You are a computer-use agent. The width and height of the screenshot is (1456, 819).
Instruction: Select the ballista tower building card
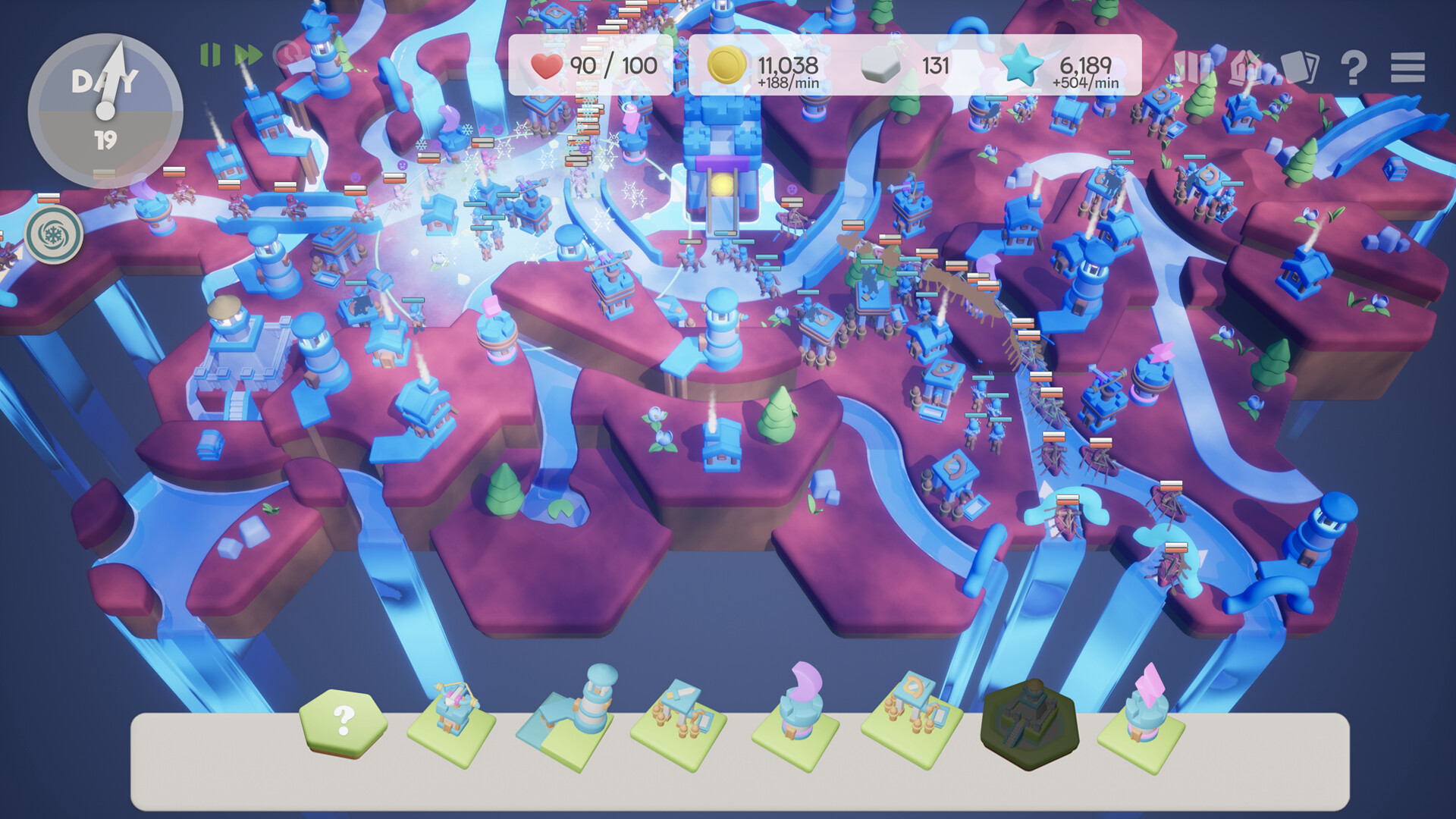[455, 728]
